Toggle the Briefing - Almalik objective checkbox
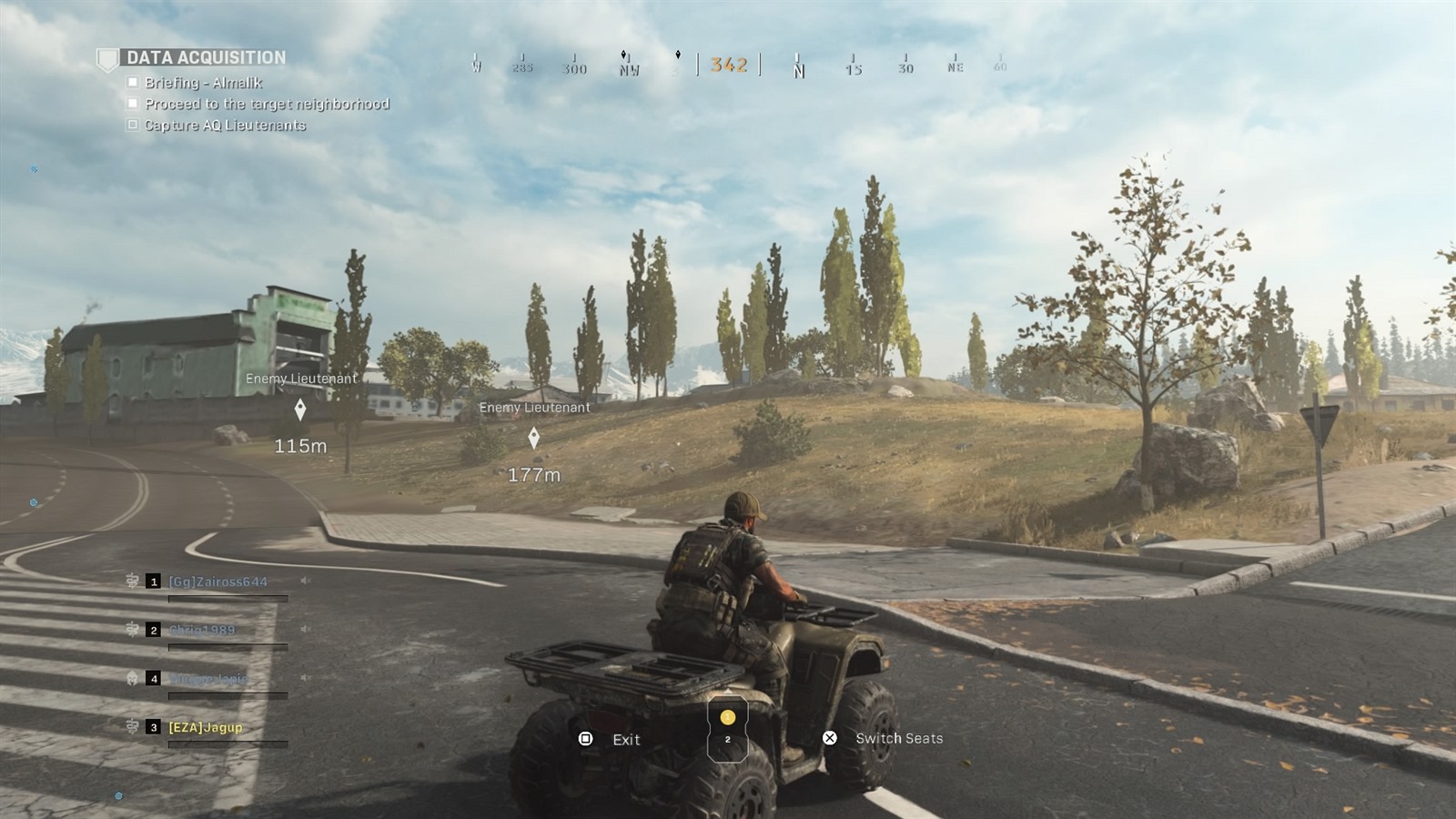1456x819 pixels. [x=133, y=82]
